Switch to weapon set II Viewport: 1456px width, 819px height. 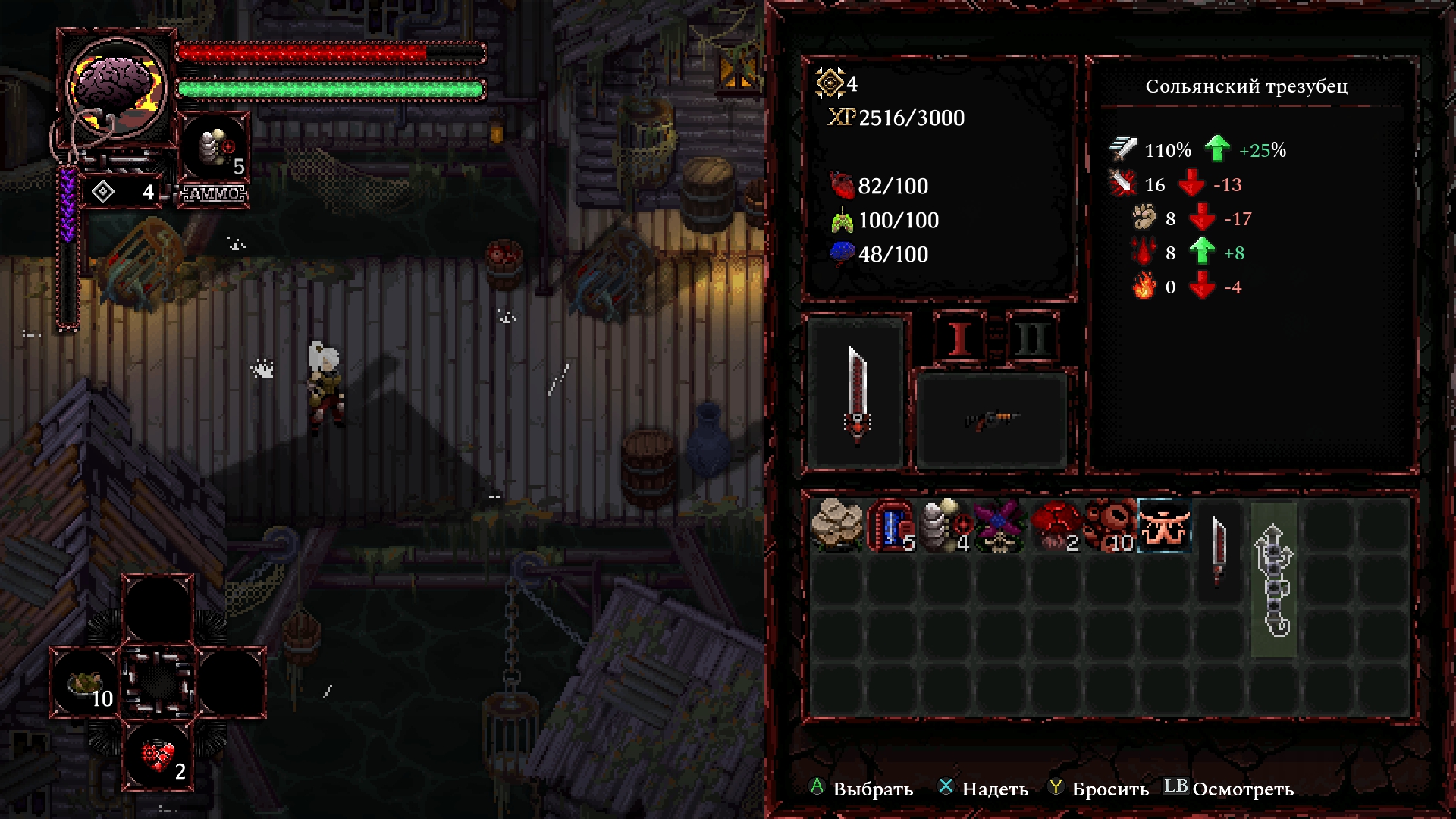(1031, 337)
